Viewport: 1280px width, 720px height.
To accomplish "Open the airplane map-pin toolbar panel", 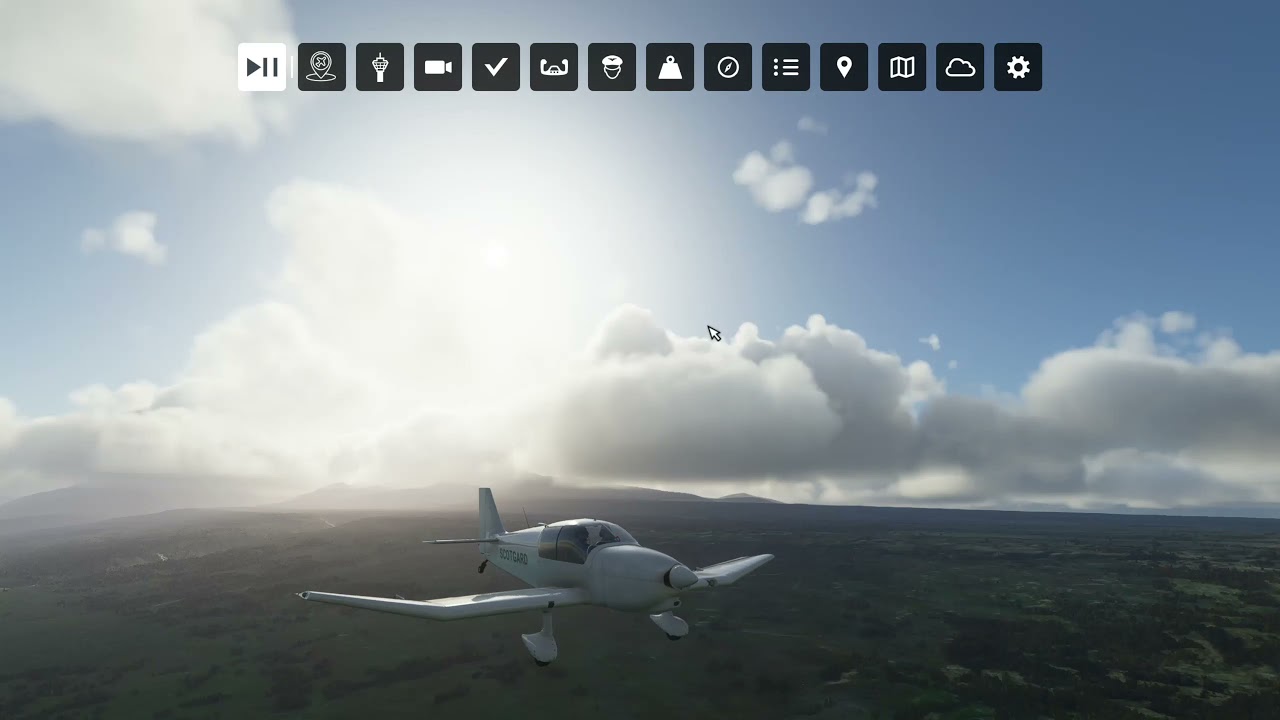I will [x=322, y=67].
